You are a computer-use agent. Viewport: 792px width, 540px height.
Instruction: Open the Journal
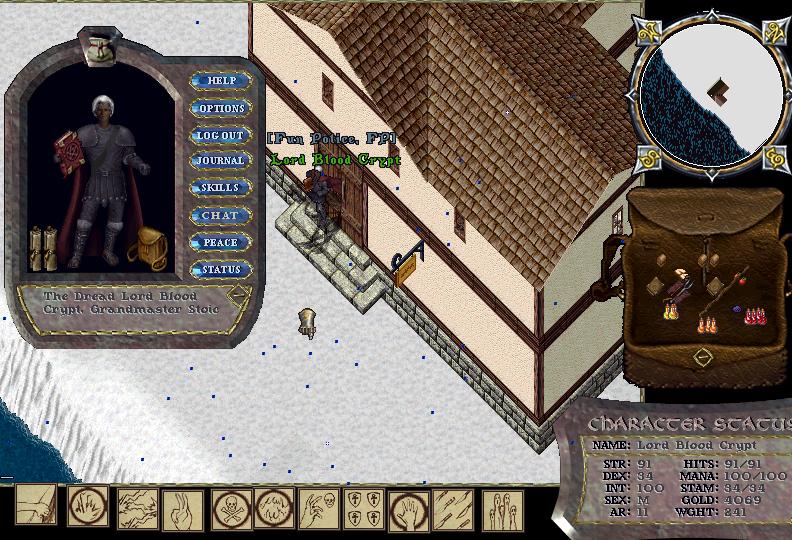tap(220, 161)
